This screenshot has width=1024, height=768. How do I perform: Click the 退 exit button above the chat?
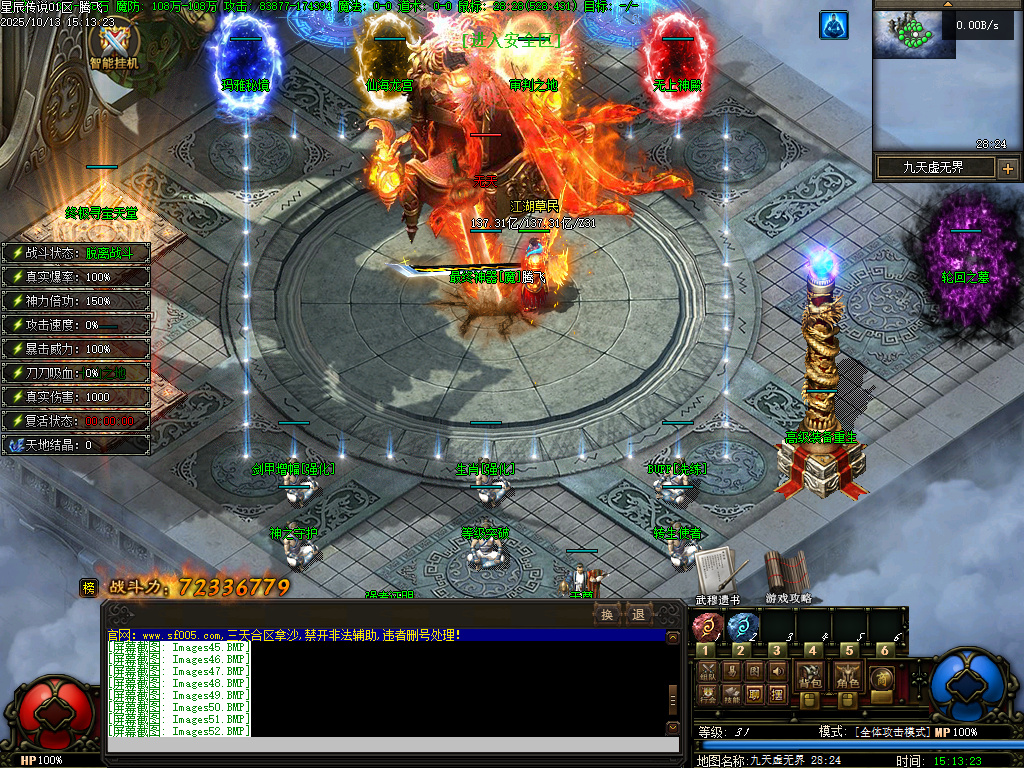pyautogui.click(x=637, y=614)
